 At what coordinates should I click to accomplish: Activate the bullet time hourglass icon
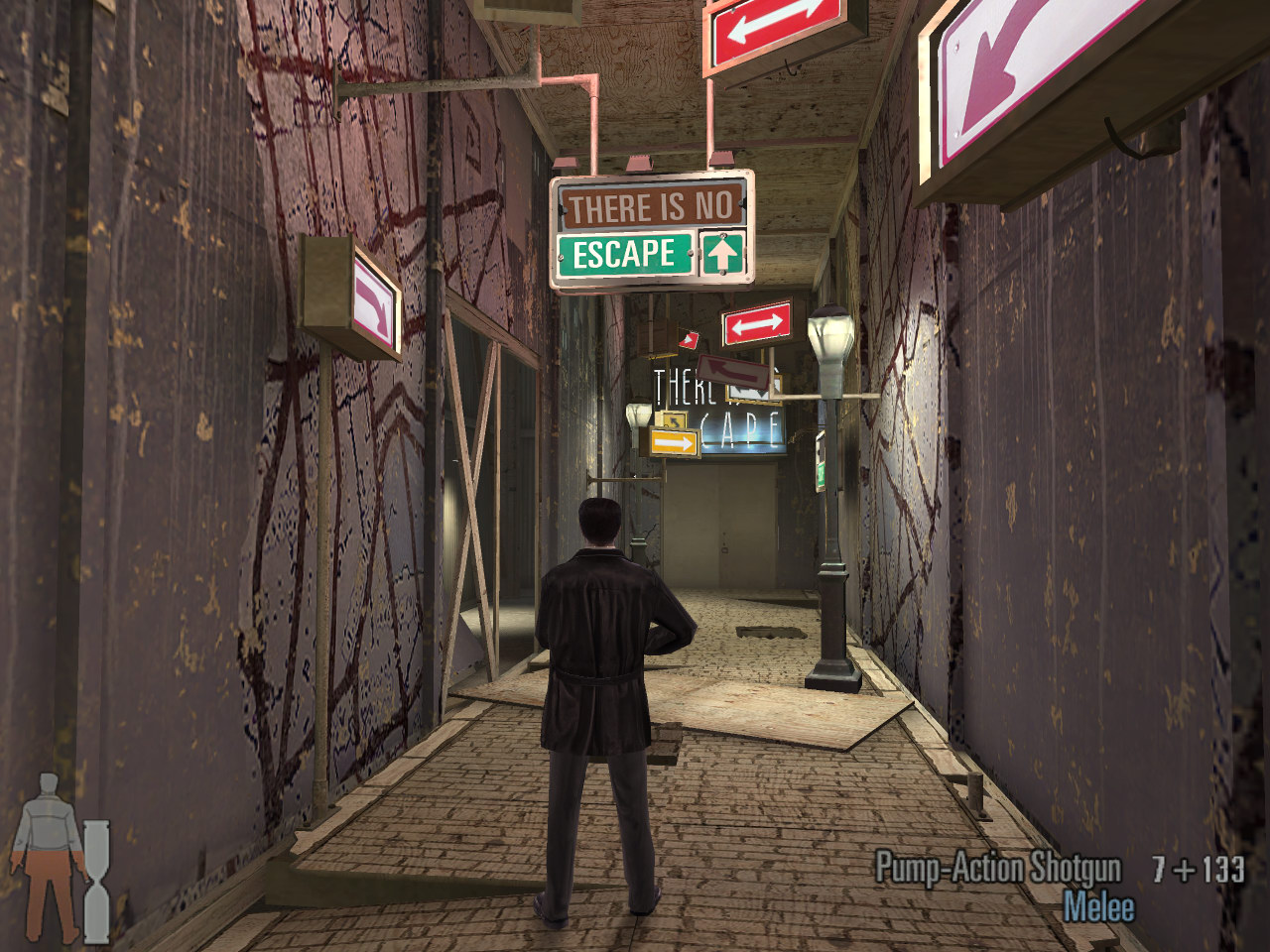pos(96,881)
